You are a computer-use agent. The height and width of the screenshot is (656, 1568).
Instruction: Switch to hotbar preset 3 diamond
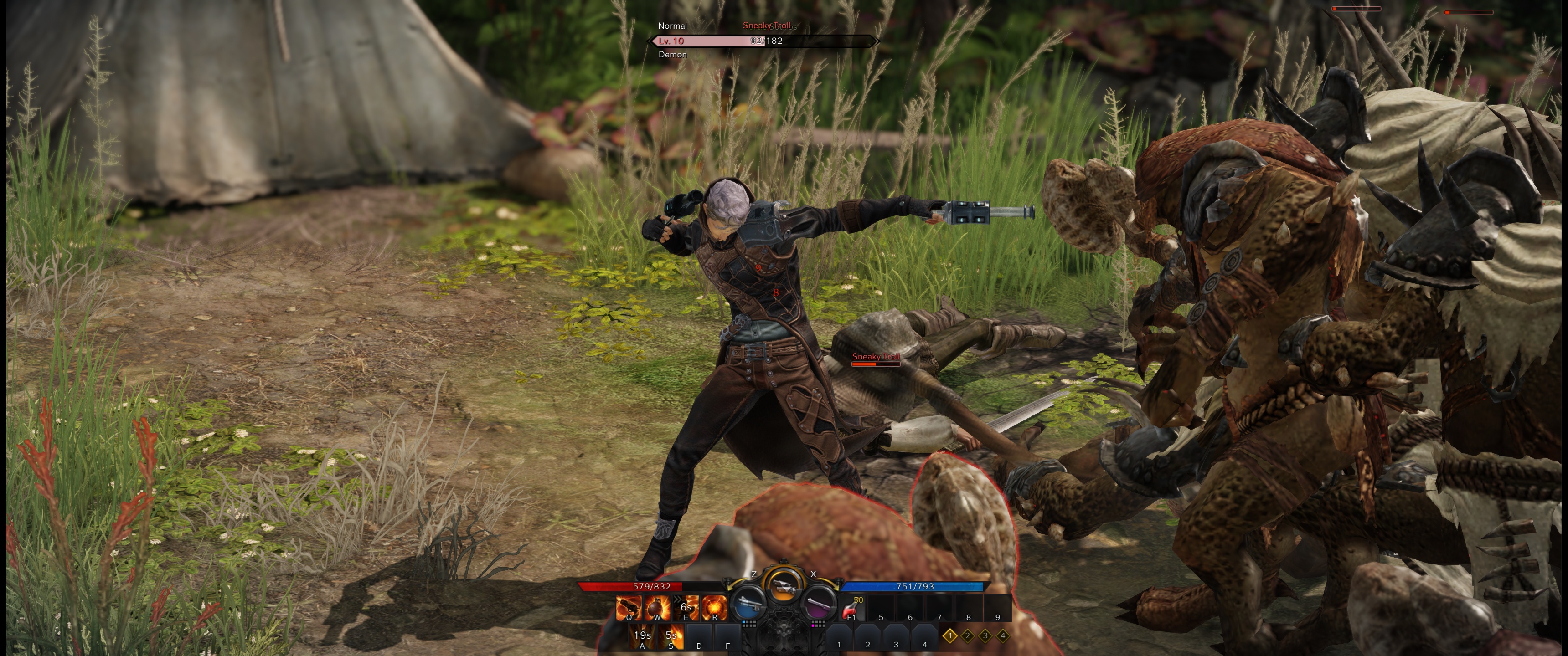985,636
